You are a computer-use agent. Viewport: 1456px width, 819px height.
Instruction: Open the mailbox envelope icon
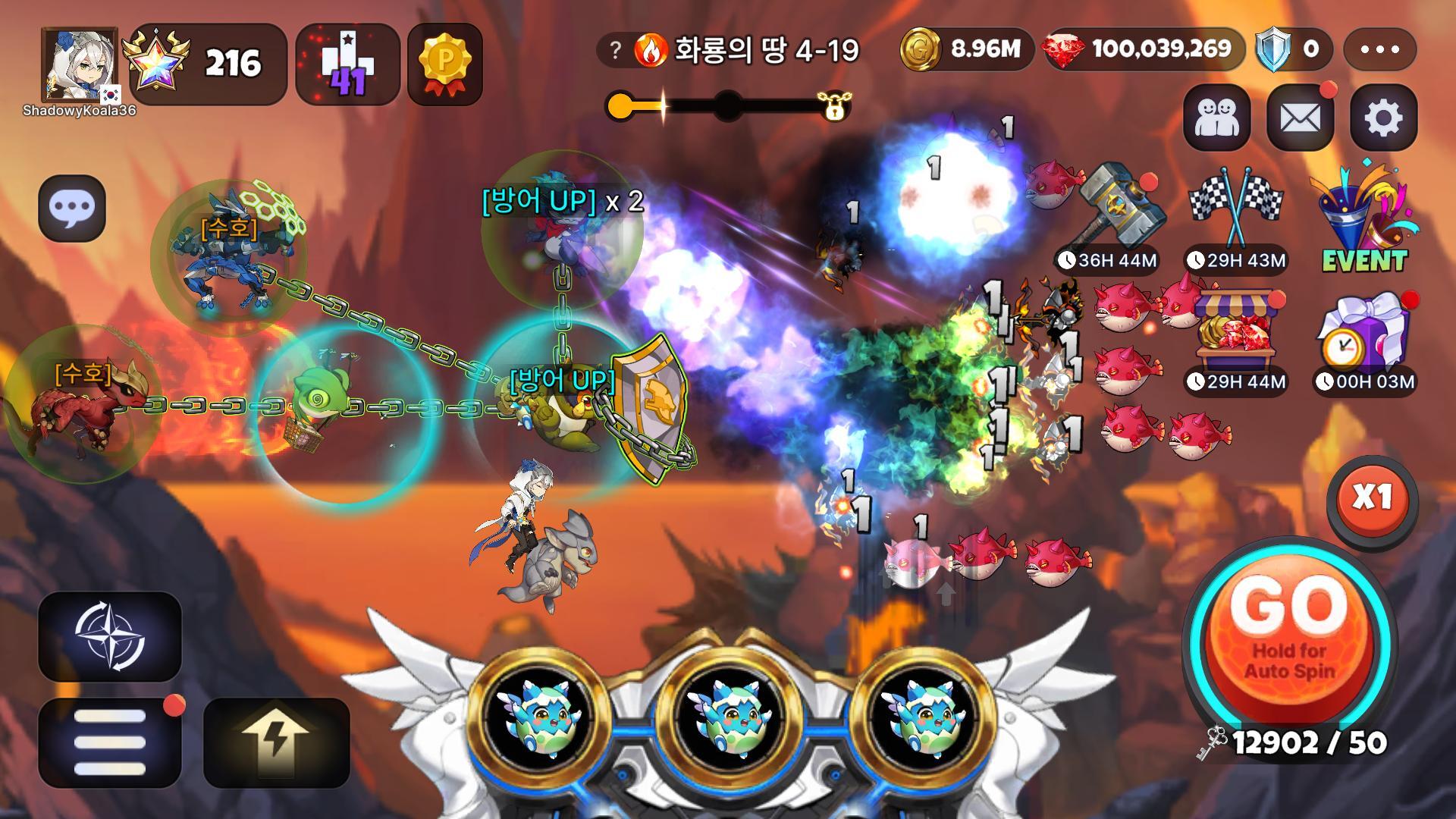pos(1300,118)
